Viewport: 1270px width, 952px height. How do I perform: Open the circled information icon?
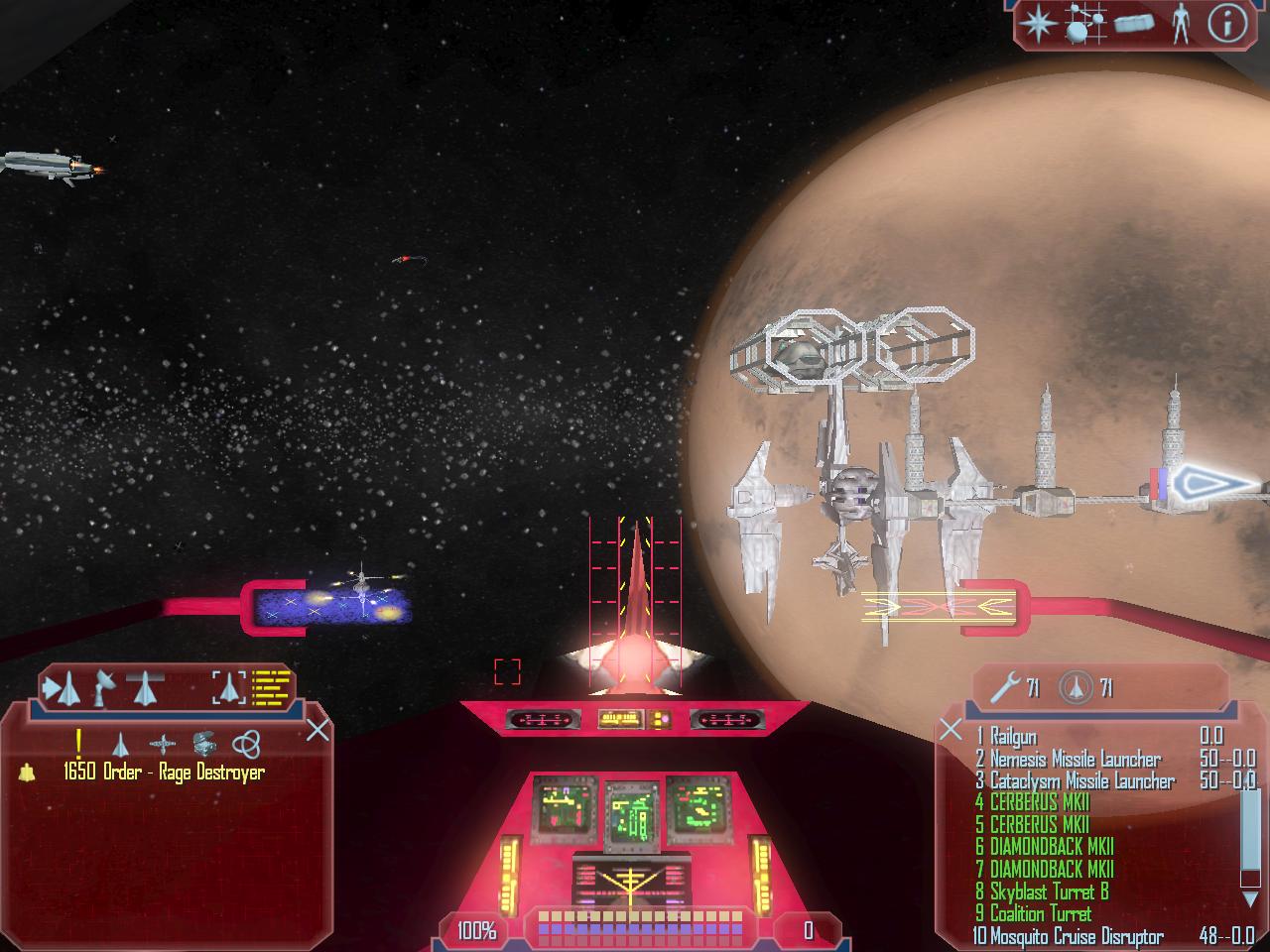(x=1226, y=22)
